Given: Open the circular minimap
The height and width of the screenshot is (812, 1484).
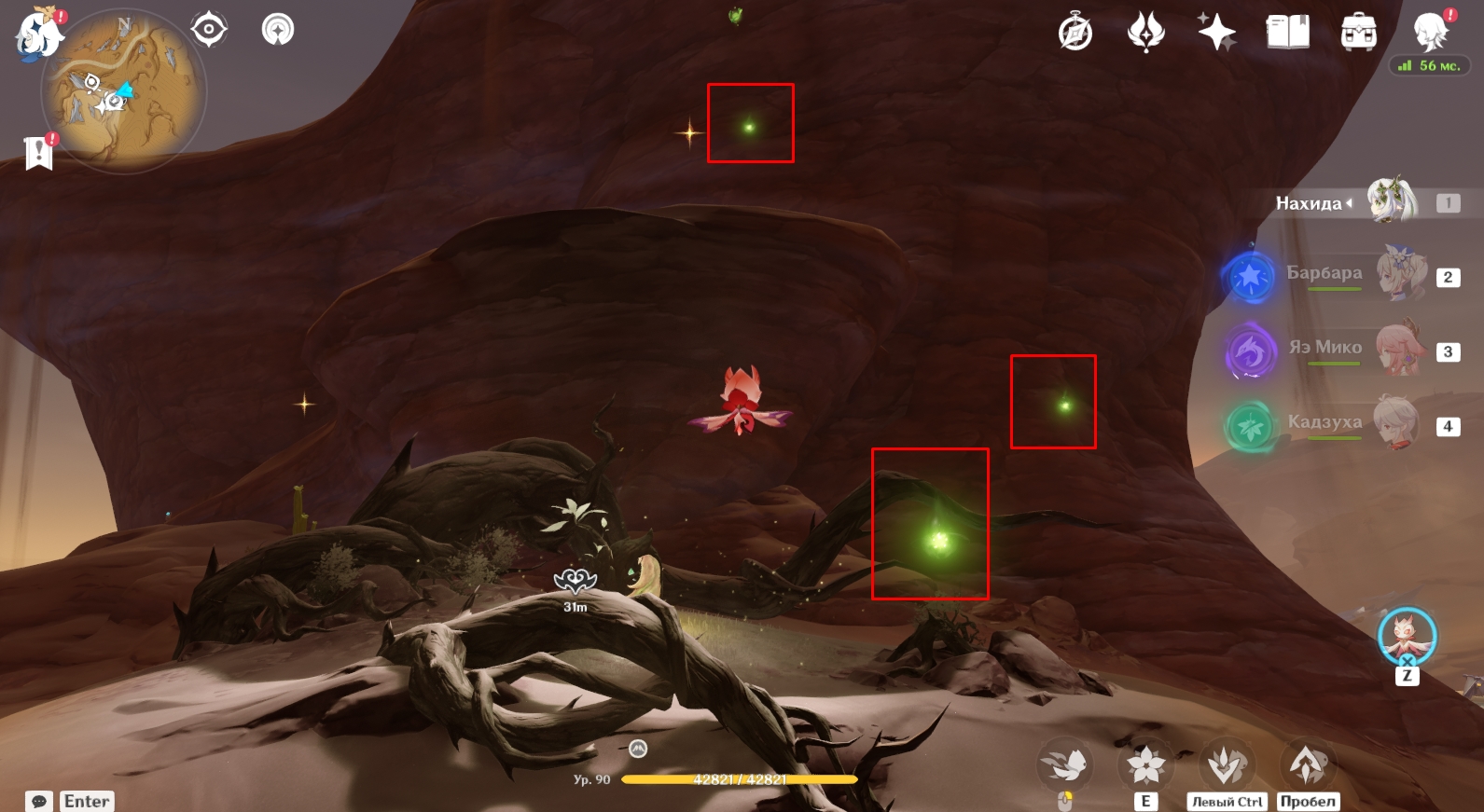Looking at the screenshot, I should coord(124,93).
